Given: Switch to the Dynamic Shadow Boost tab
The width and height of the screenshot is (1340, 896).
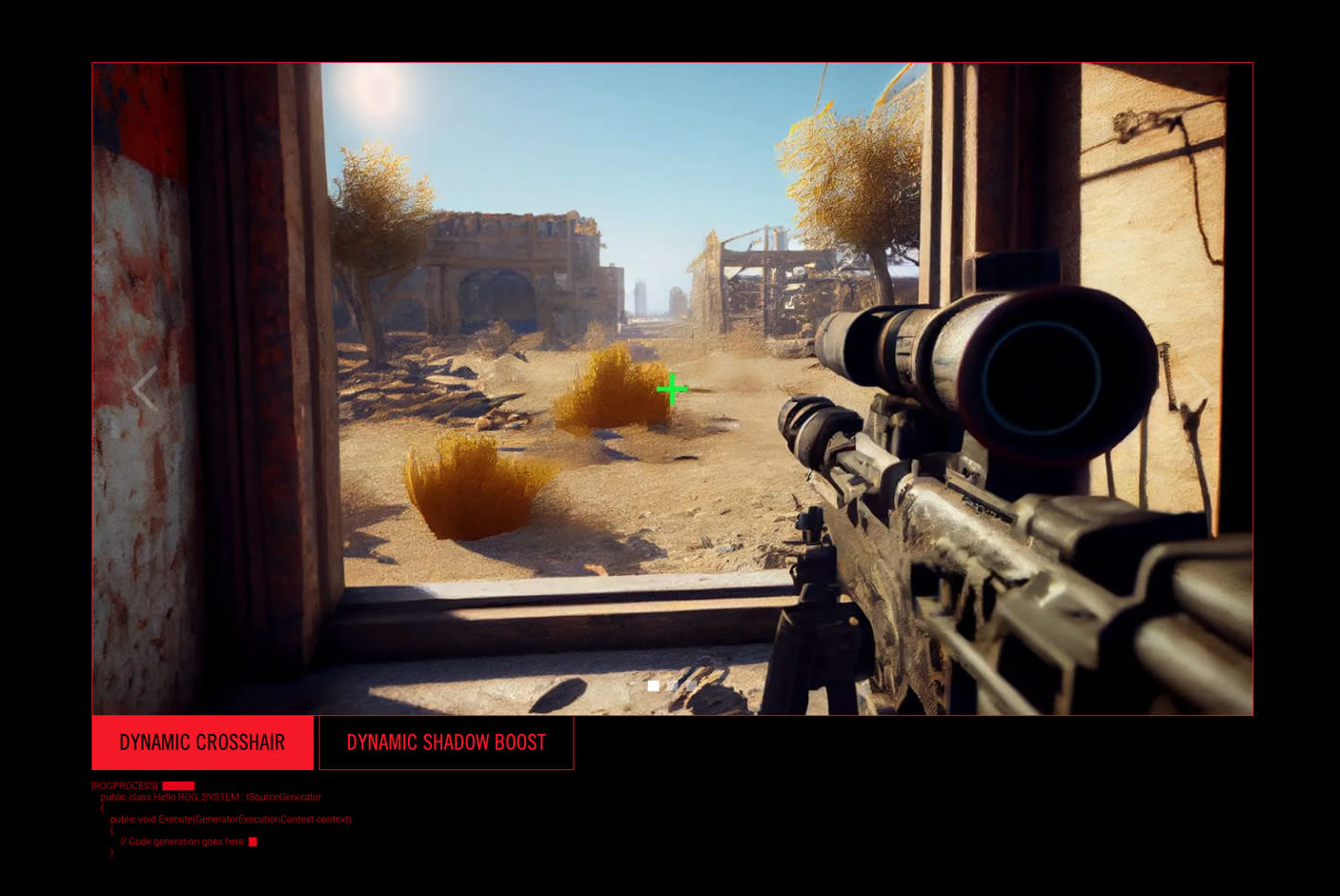Looking at the screenshot, I should point(446,743).
